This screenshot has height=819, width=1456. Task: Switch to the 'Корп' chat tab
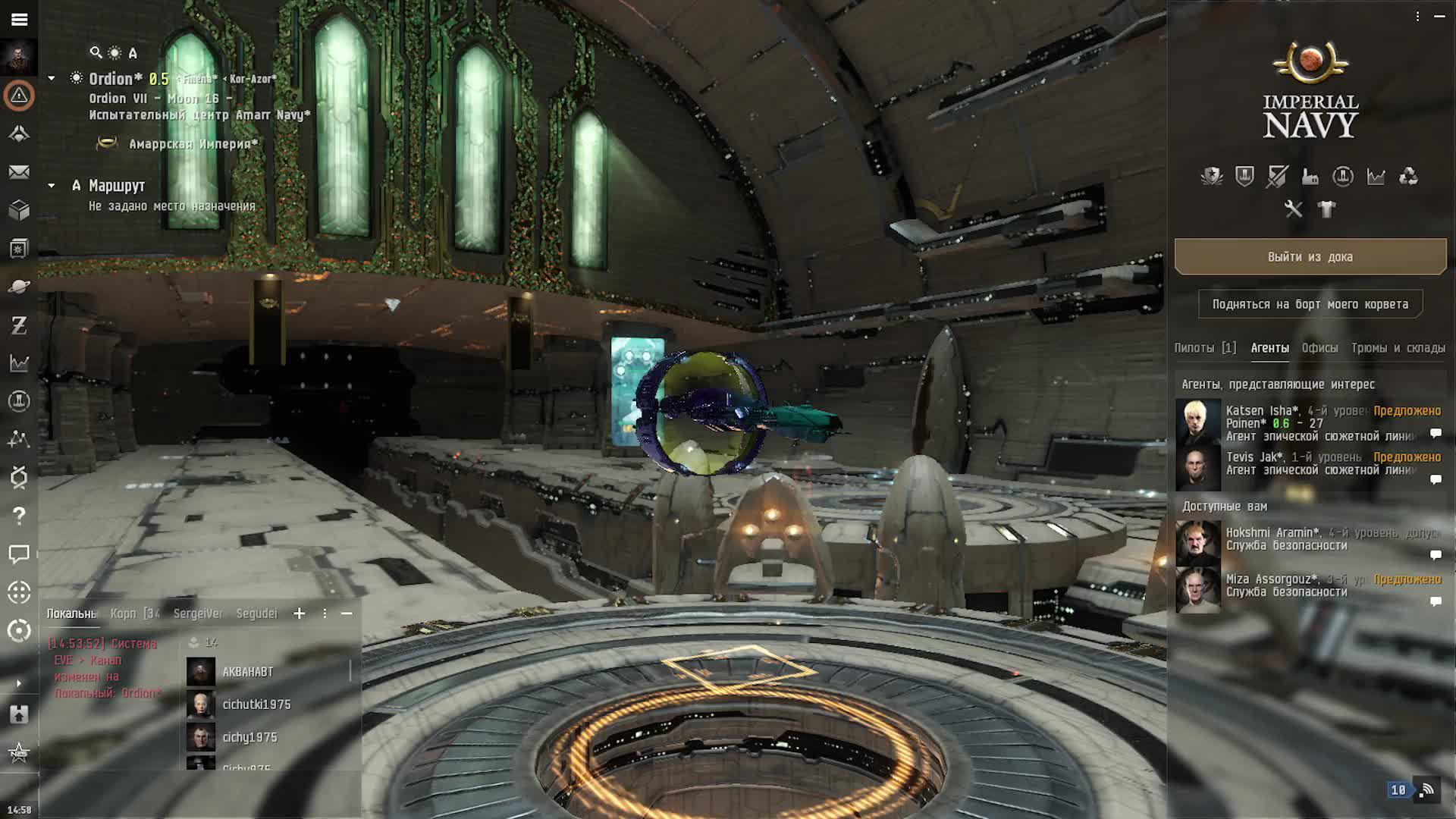coord(134,613)
